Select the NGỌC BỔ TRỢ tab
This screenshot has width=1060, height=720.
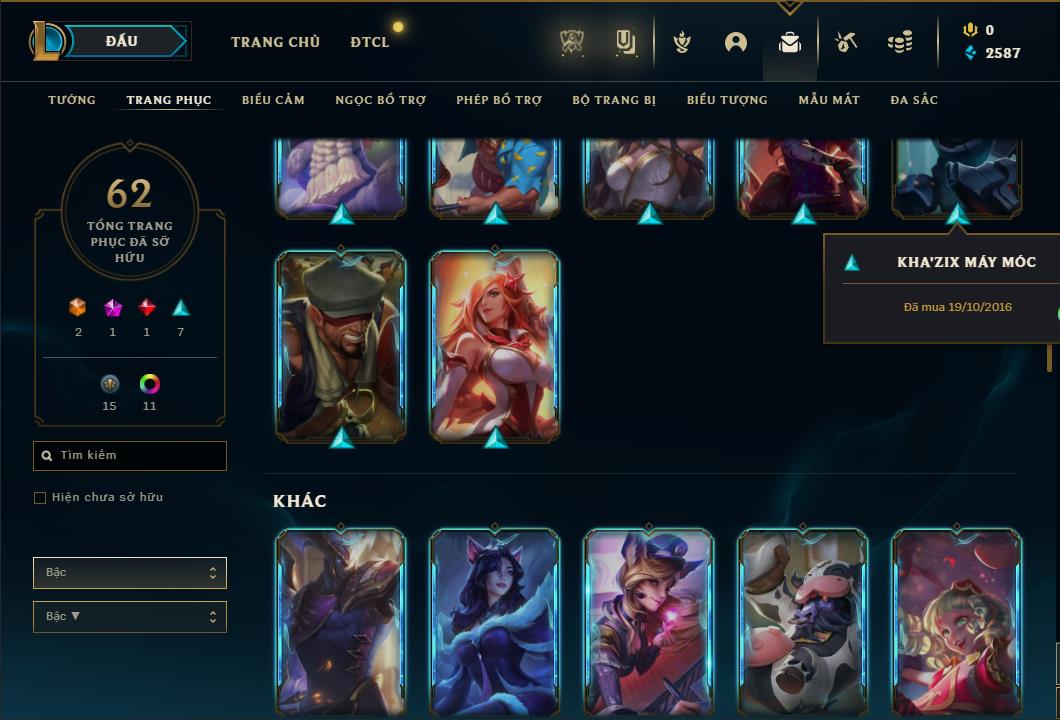tap(380, 100)
